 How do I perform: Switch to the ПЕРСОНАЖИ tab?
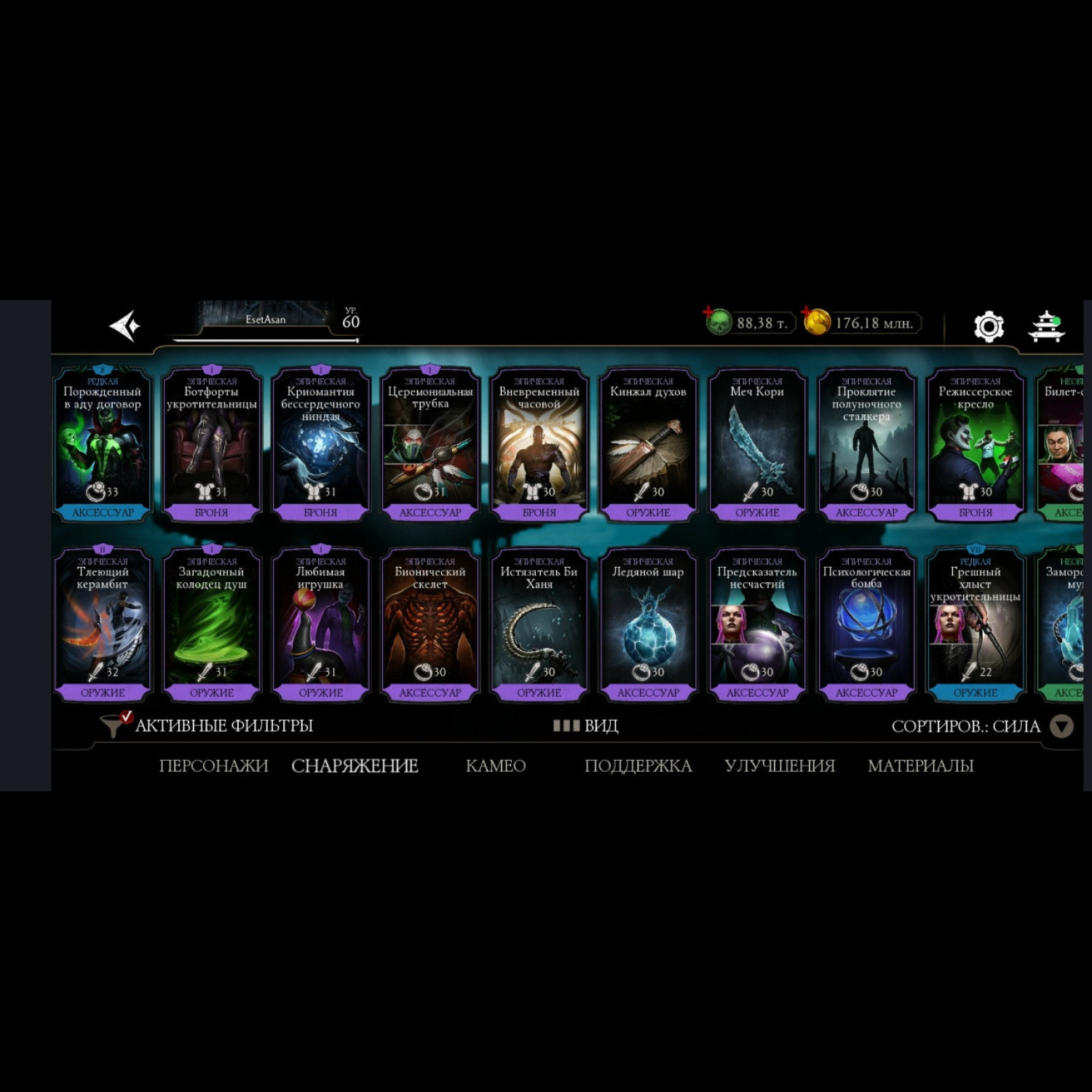click(213, 766)
